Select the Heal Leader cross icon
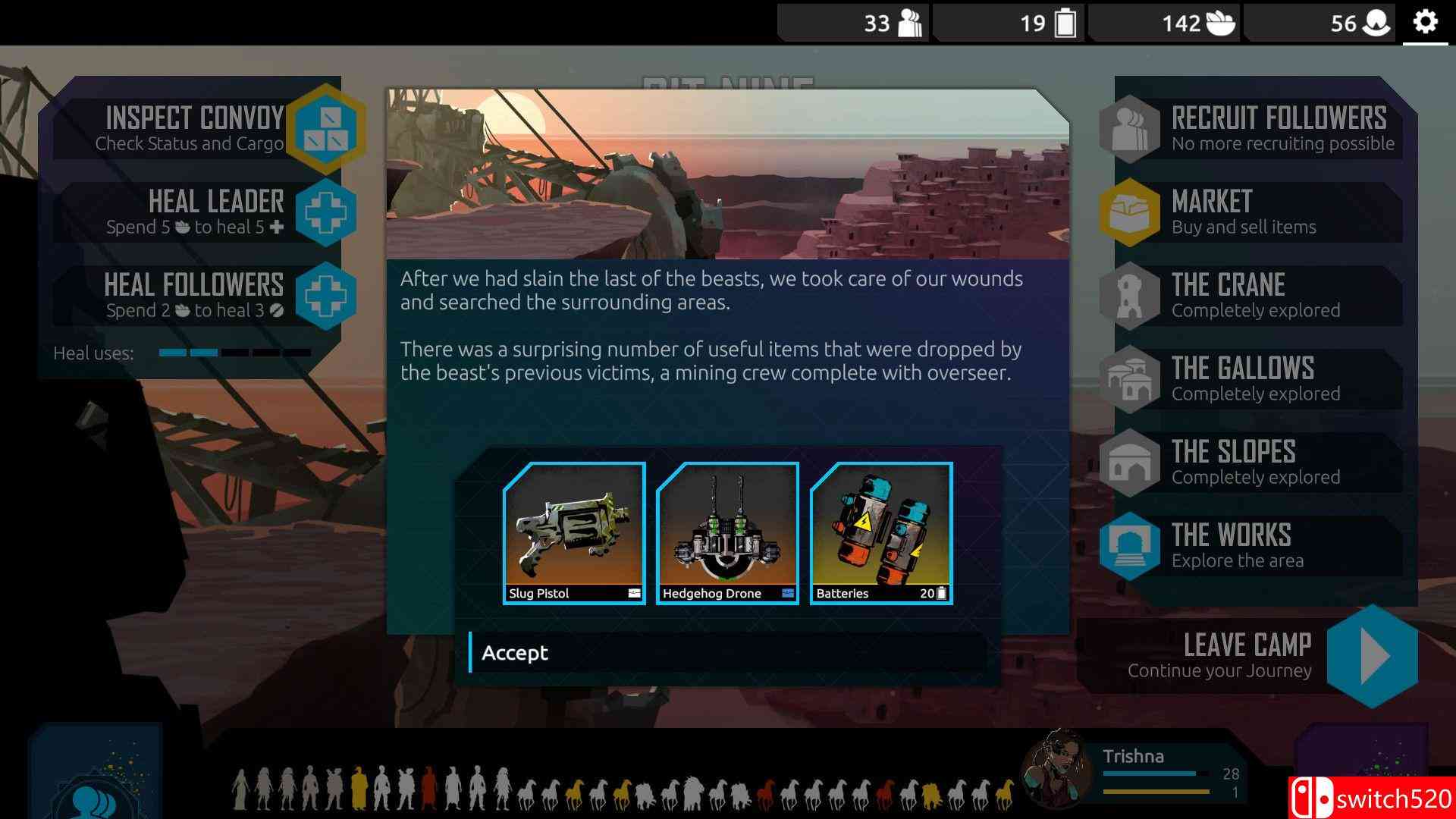The image size is (1456, 819). (326, 214)
